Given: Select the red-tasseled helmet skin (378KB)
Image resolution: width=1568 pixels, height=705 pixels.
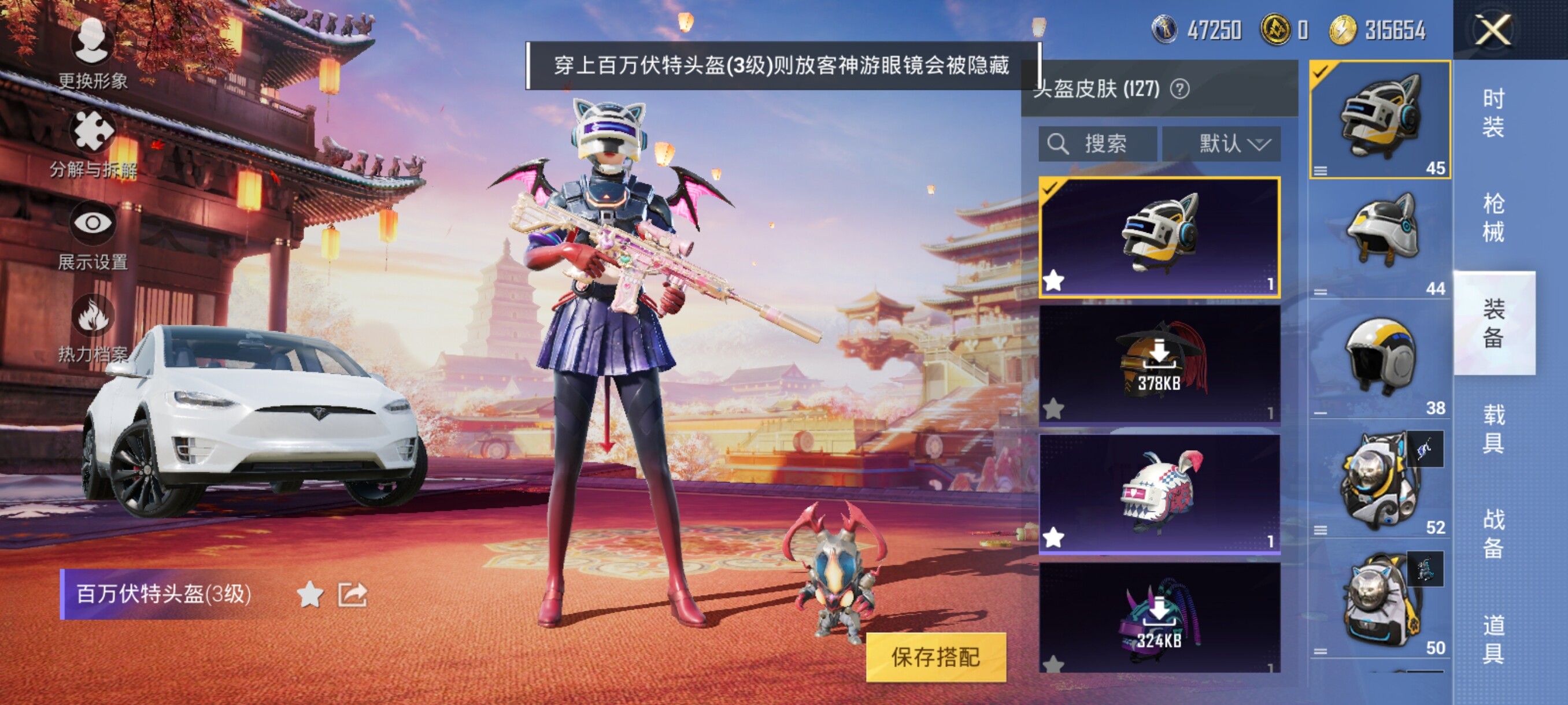Looking at the screenshot, I should point(1159,363).
